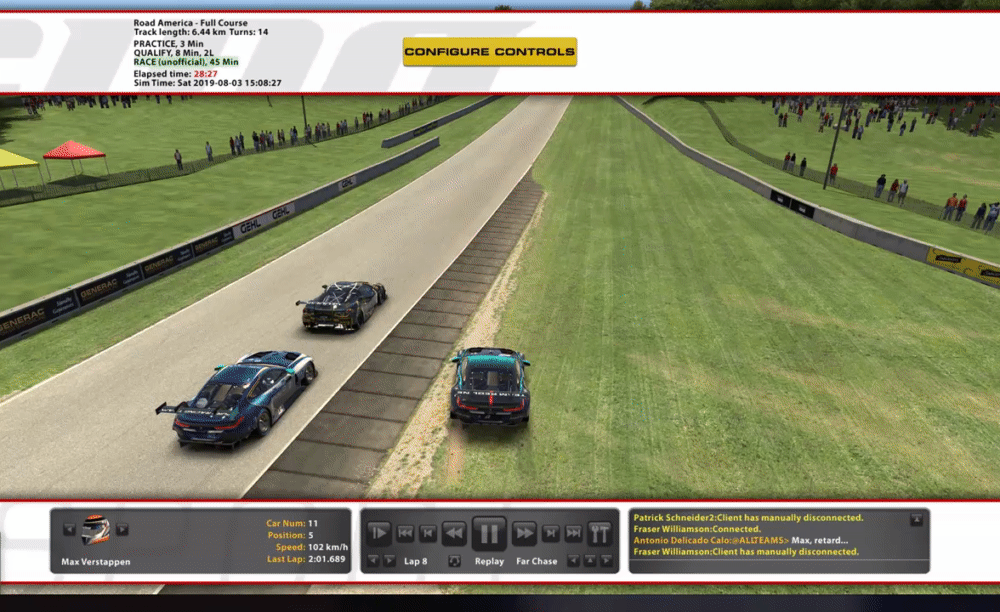The width and height of the screenshot is (1000, 612).
Task: Play the replay in slow motion
Action: pos(379,533)
